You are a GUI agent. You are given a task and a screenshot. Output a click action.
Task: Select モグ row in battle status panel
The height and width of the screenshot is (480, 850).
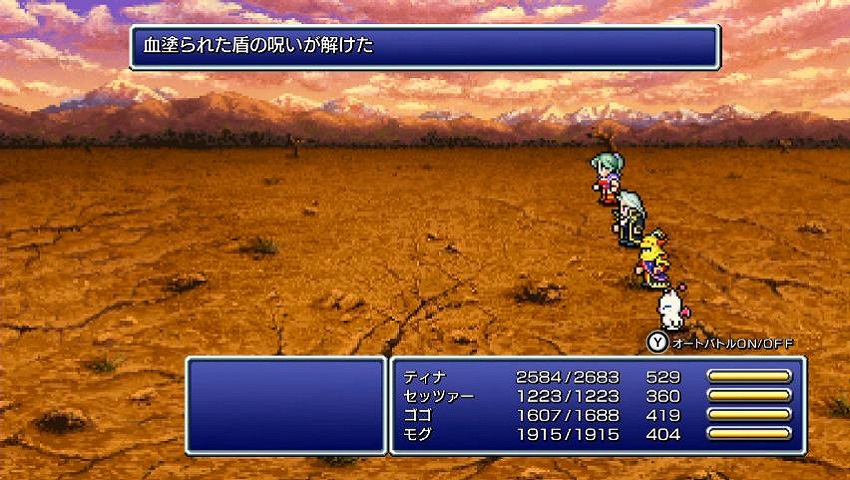(418, 434)
